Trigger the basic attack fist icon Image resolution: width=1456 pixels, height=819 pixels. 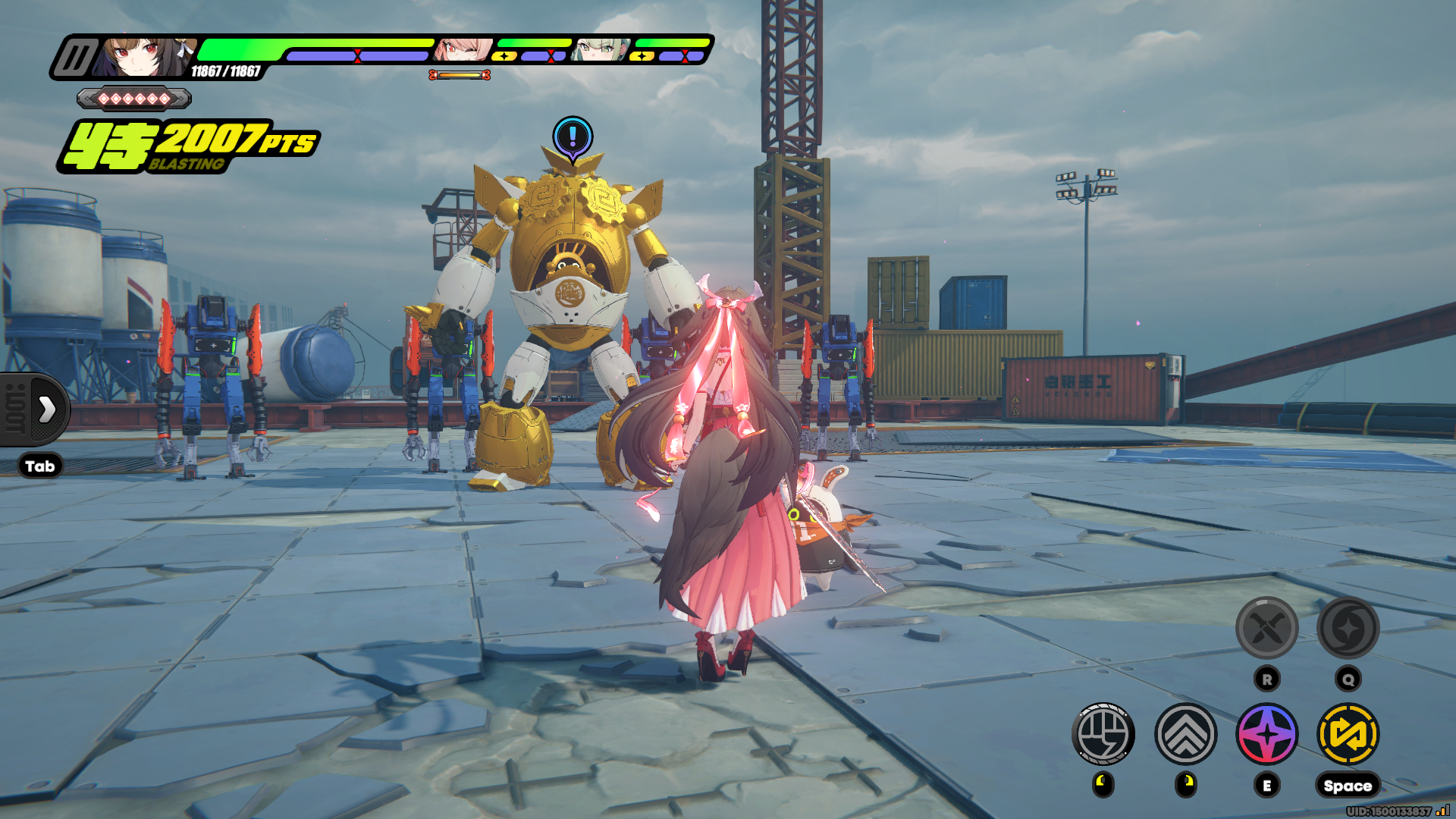pyautogui.click(x=1103, y=734)
